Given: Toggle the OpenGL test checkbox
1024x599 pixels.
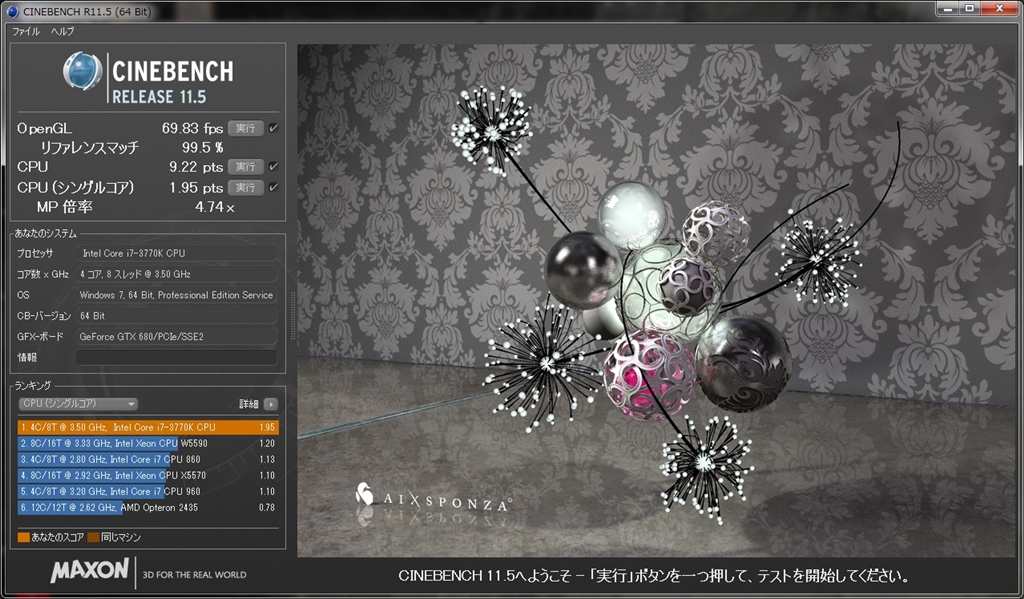Looking at the screenshot, I should [274, 128].
